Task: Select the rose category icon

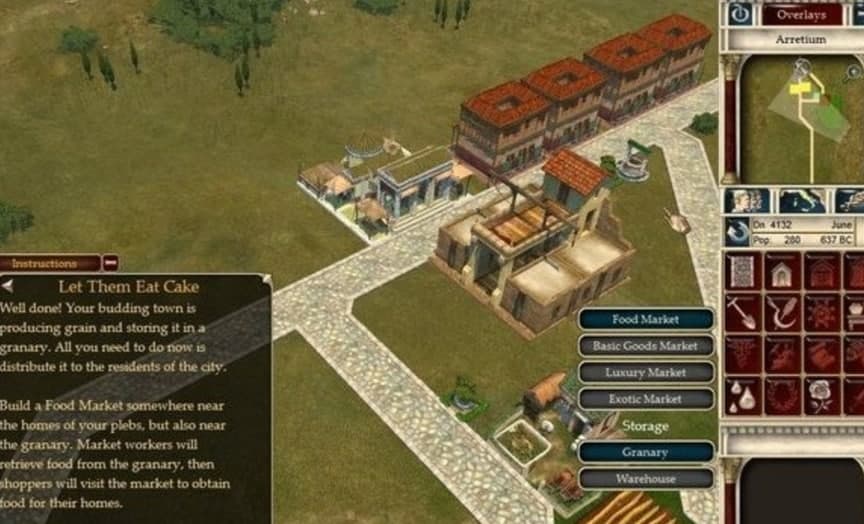Action: [822, 396]
